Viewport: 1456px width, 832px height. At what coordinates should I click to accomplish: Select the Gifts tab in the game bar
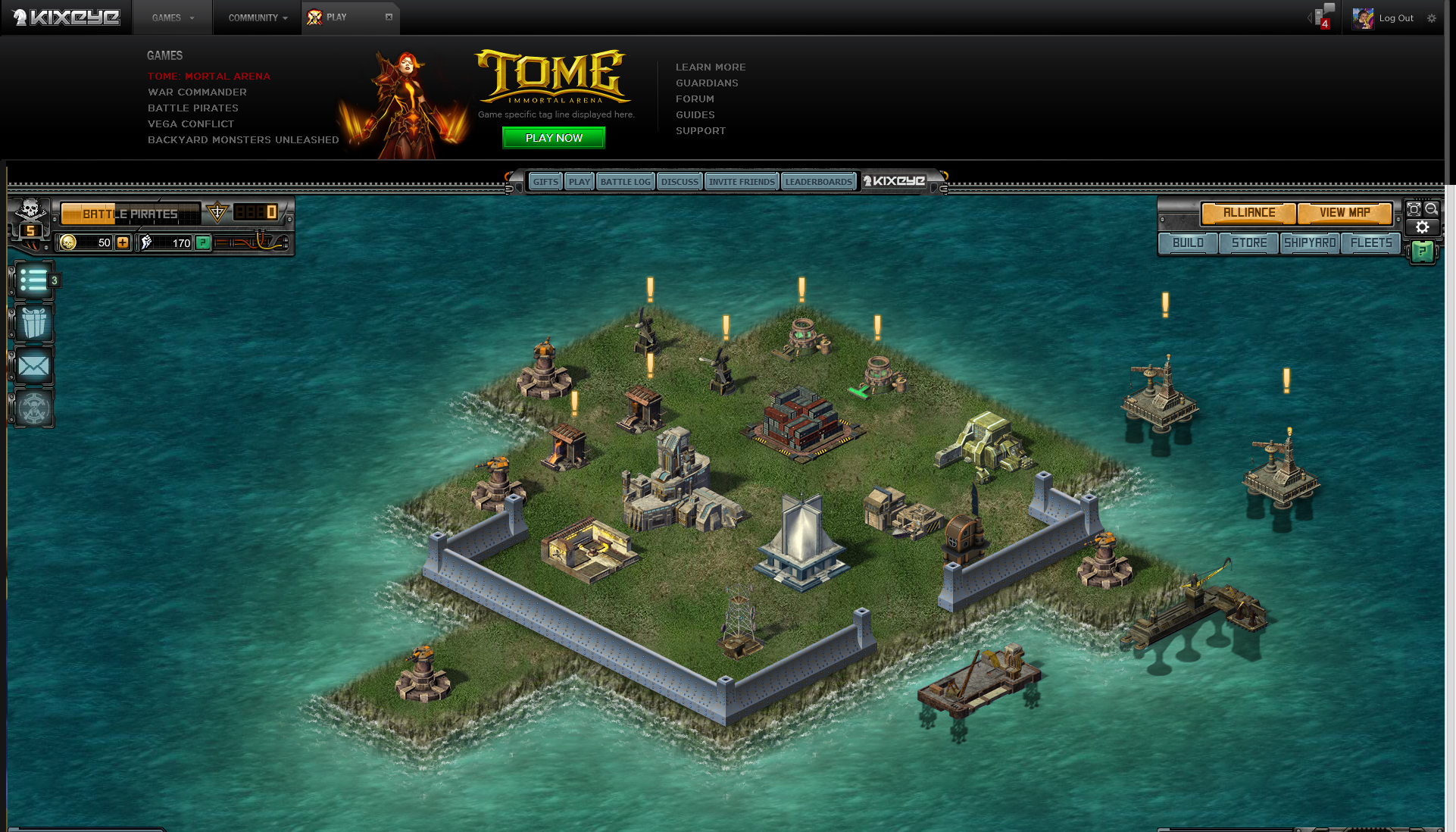coord(545,182)
